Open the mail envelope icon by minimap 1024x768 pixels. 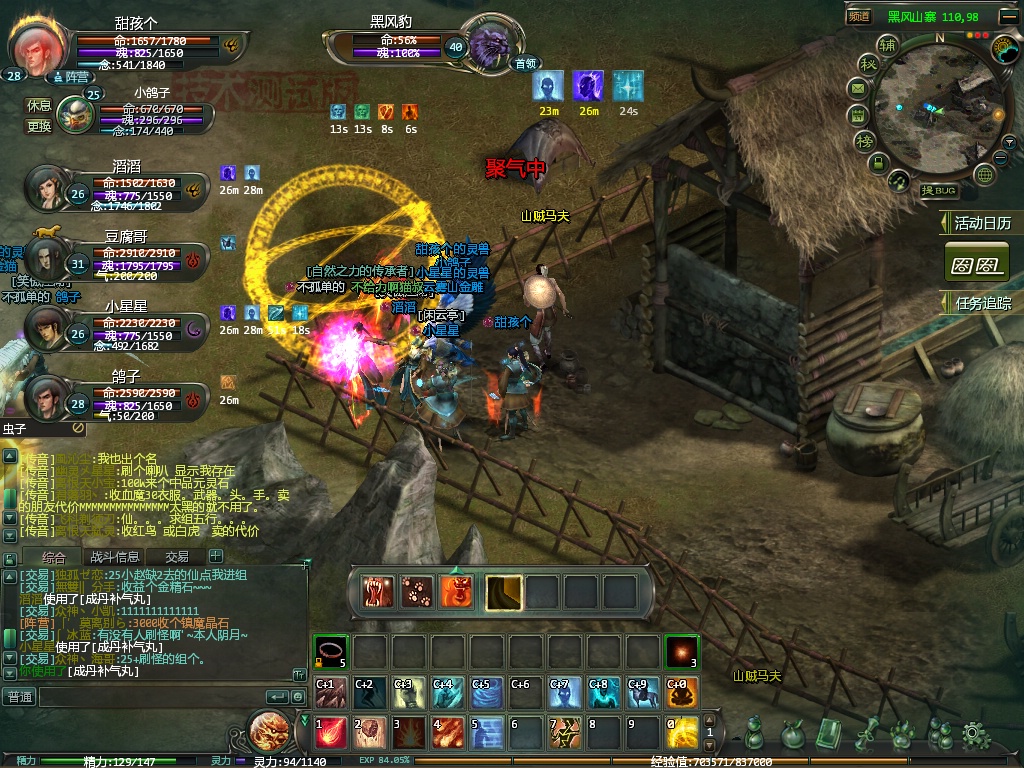click(x=858, y=88)
